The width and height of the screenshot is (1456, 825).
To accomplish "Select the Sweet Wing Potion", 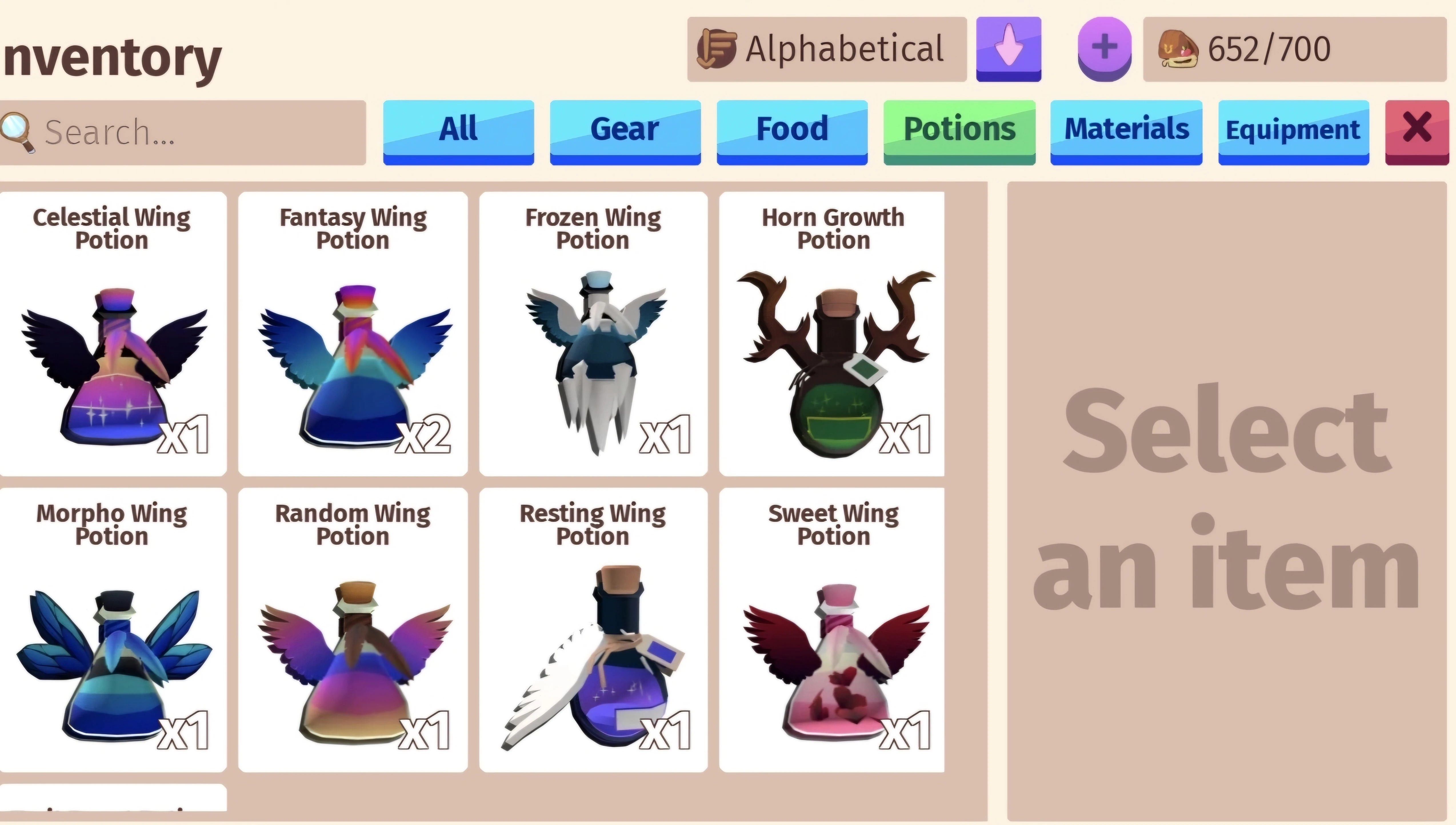I will [x=832, y=629].
